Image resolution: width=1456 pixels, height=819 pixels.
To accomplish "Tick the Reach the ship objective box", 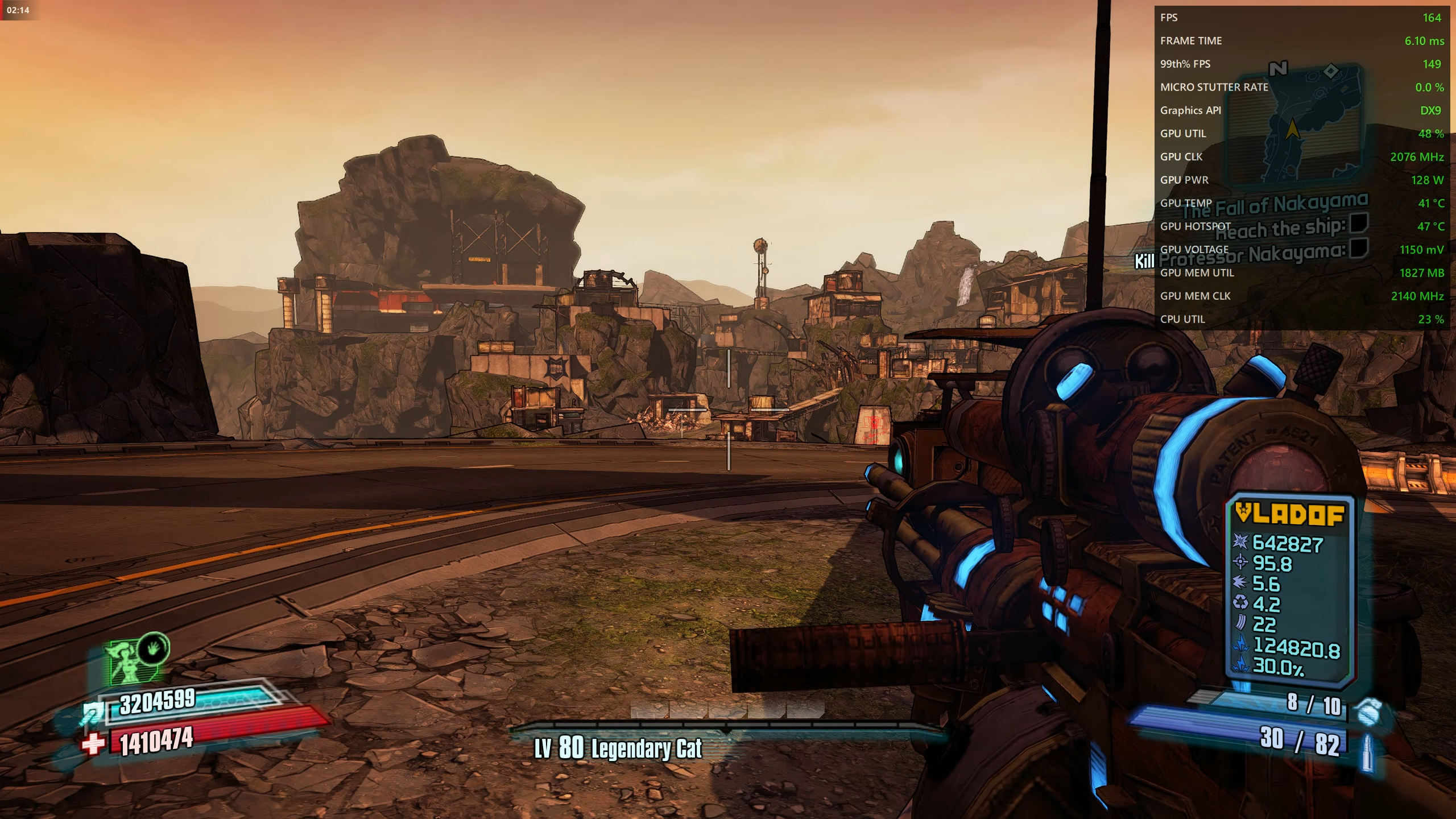I will coord(1358,223).
